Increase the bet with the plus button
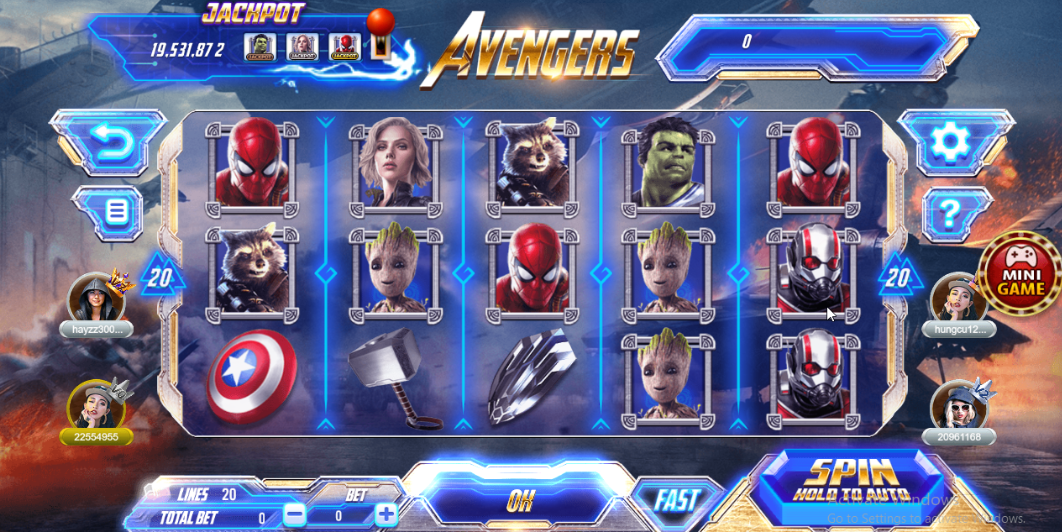The image size is (1062, 532). coord(387,515)
